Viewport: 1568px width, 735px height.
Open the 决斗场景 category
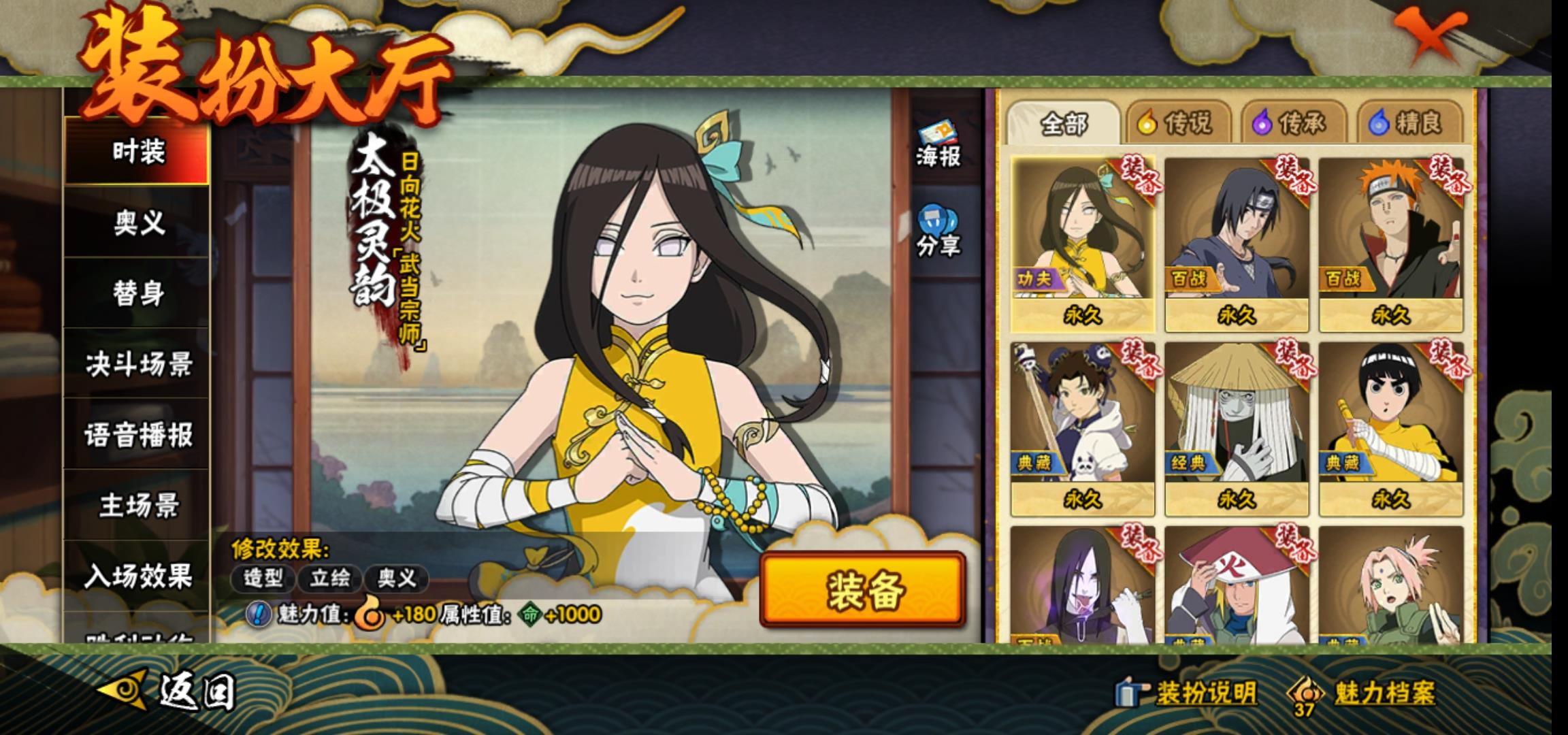pos(137,364)
